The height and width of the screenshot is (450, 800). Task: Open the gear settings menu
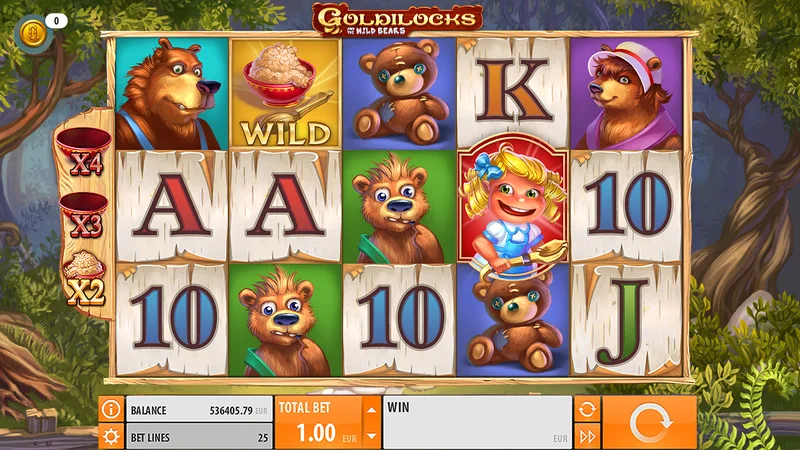(111, 436)
